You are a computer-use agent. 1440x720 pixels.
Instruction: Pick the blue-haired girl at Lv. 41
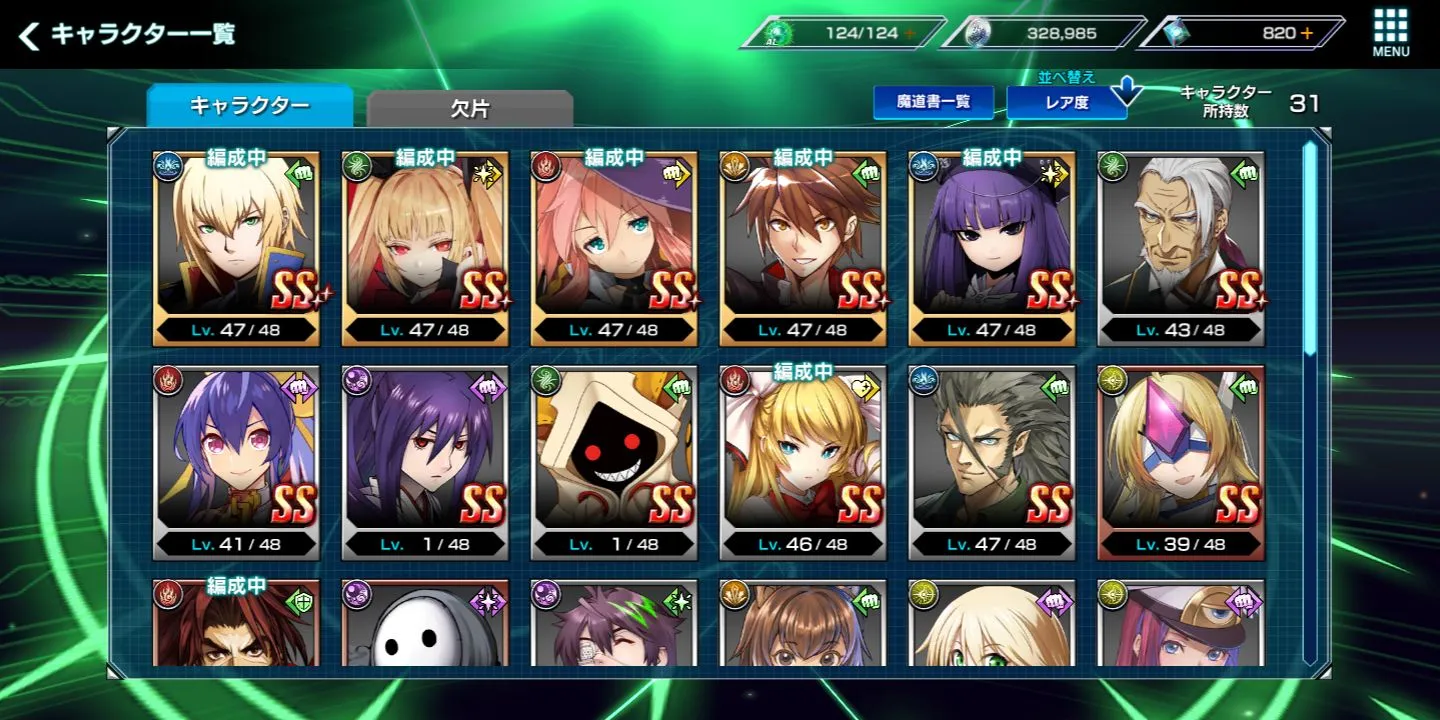click(x=236, y=462)
